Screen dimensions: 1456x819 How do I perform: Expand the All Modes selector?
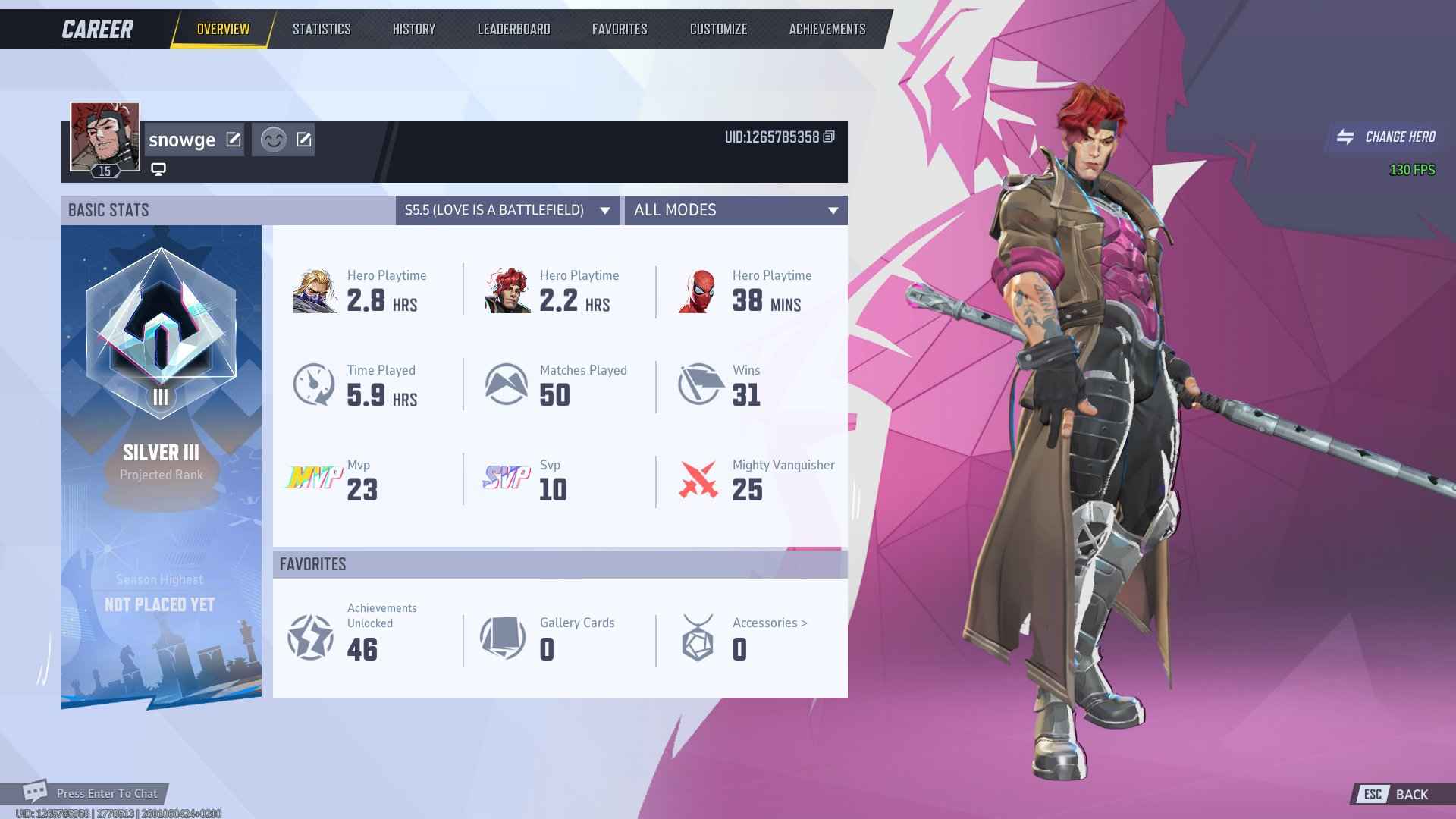tap(736, 211)
